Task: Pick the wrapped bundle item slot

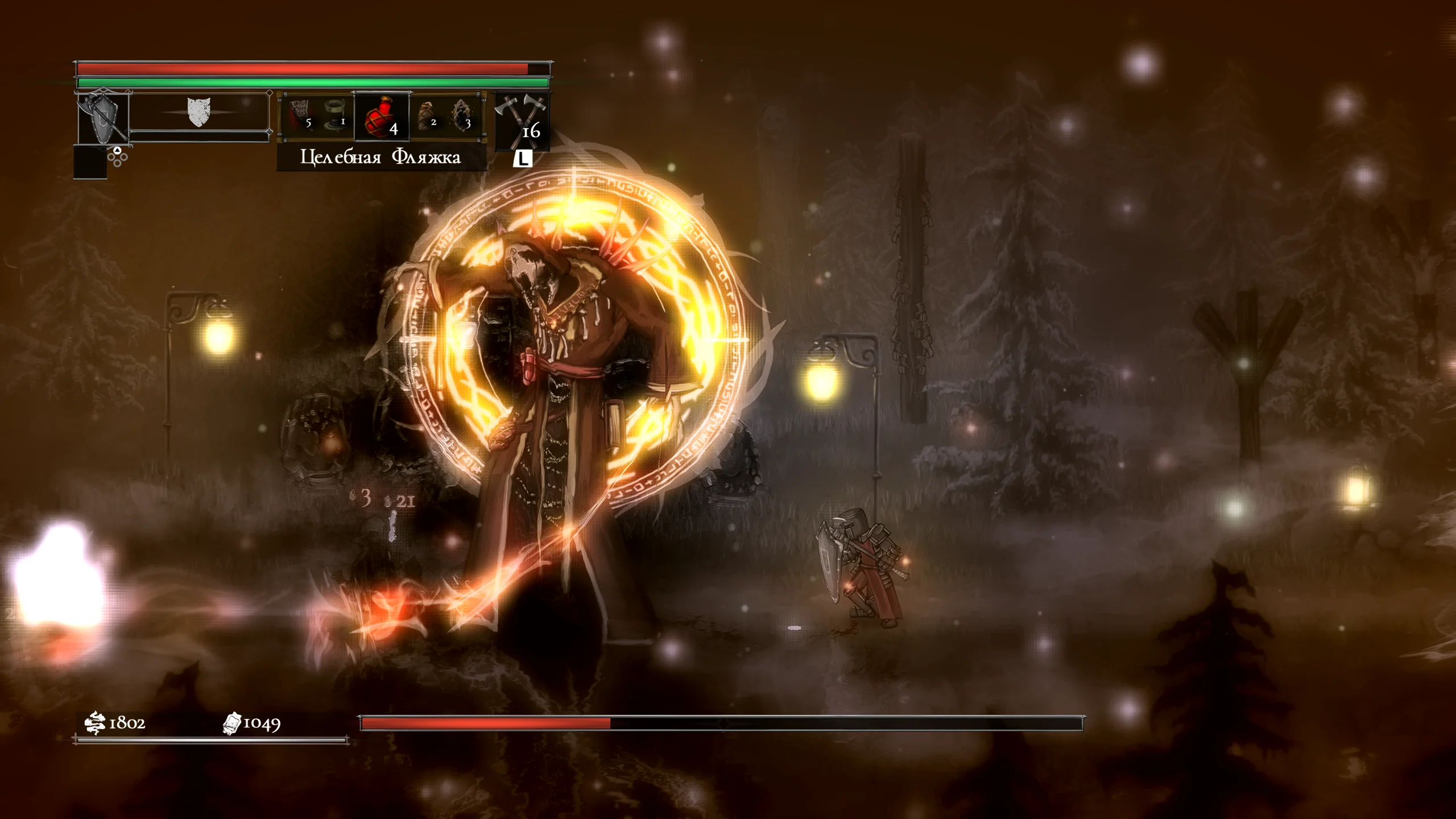Action: click(x=427, y=115)
